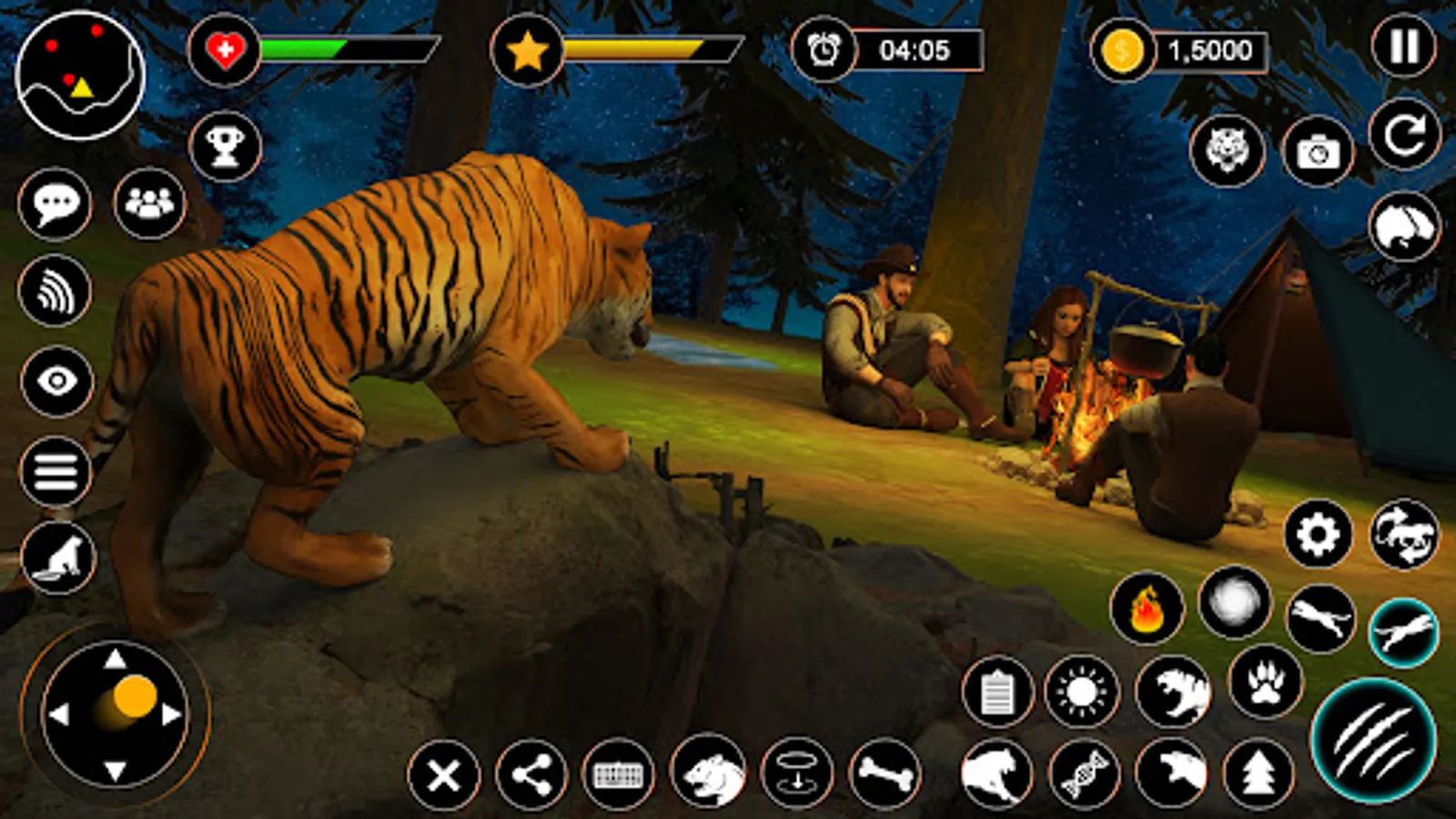Open settings with the gear icon
1456x819 pixels.
coord(1318,534)
